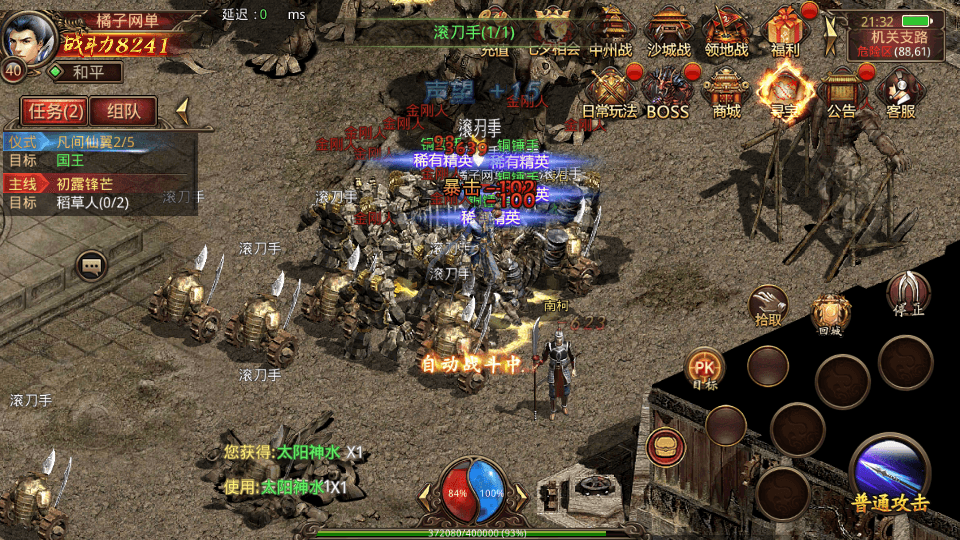Open the BOSS menu icon
The width and height of the screenshot is (960, 540).
(667, 91)
